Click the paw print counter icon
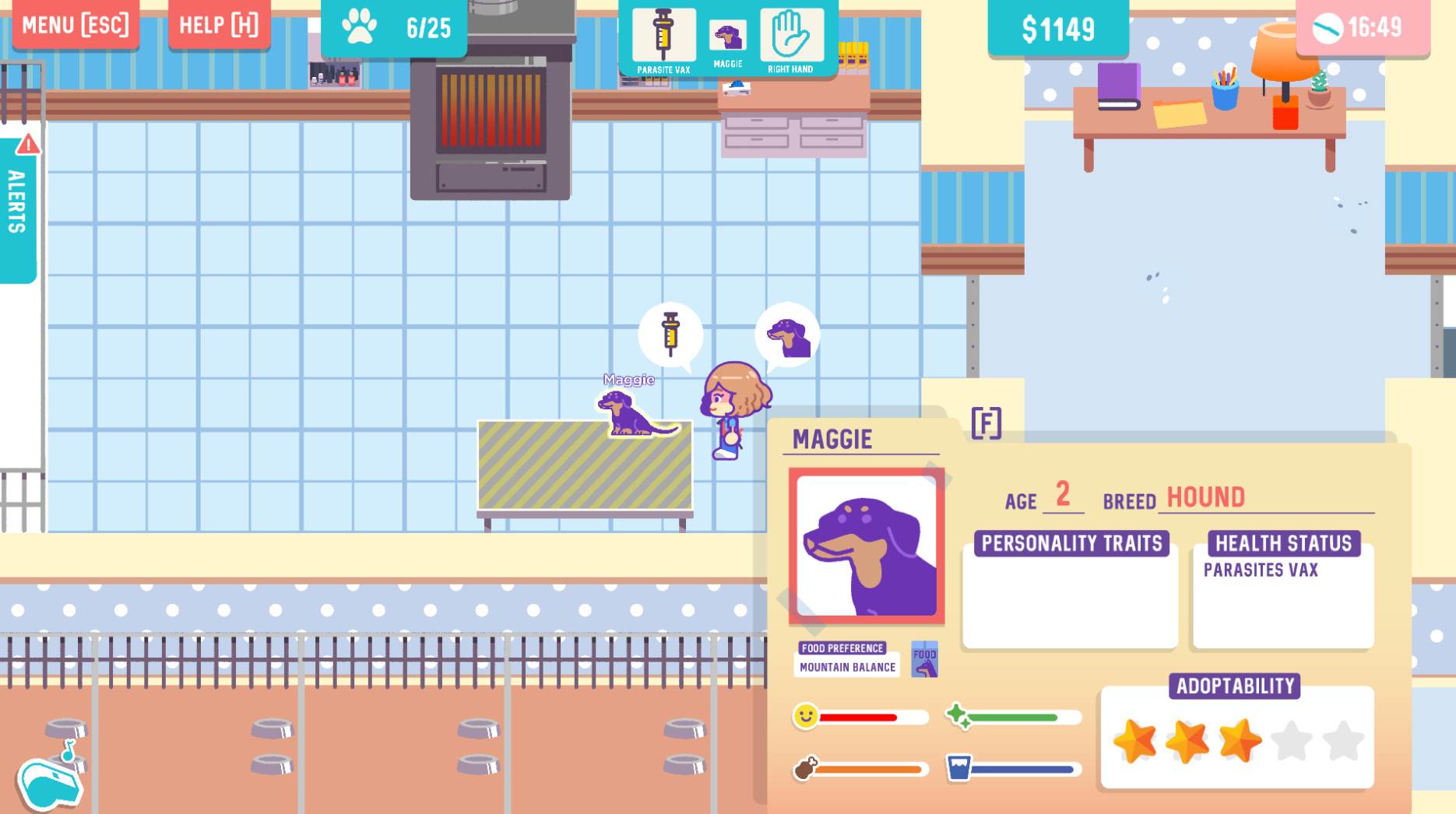 (358, 26)
